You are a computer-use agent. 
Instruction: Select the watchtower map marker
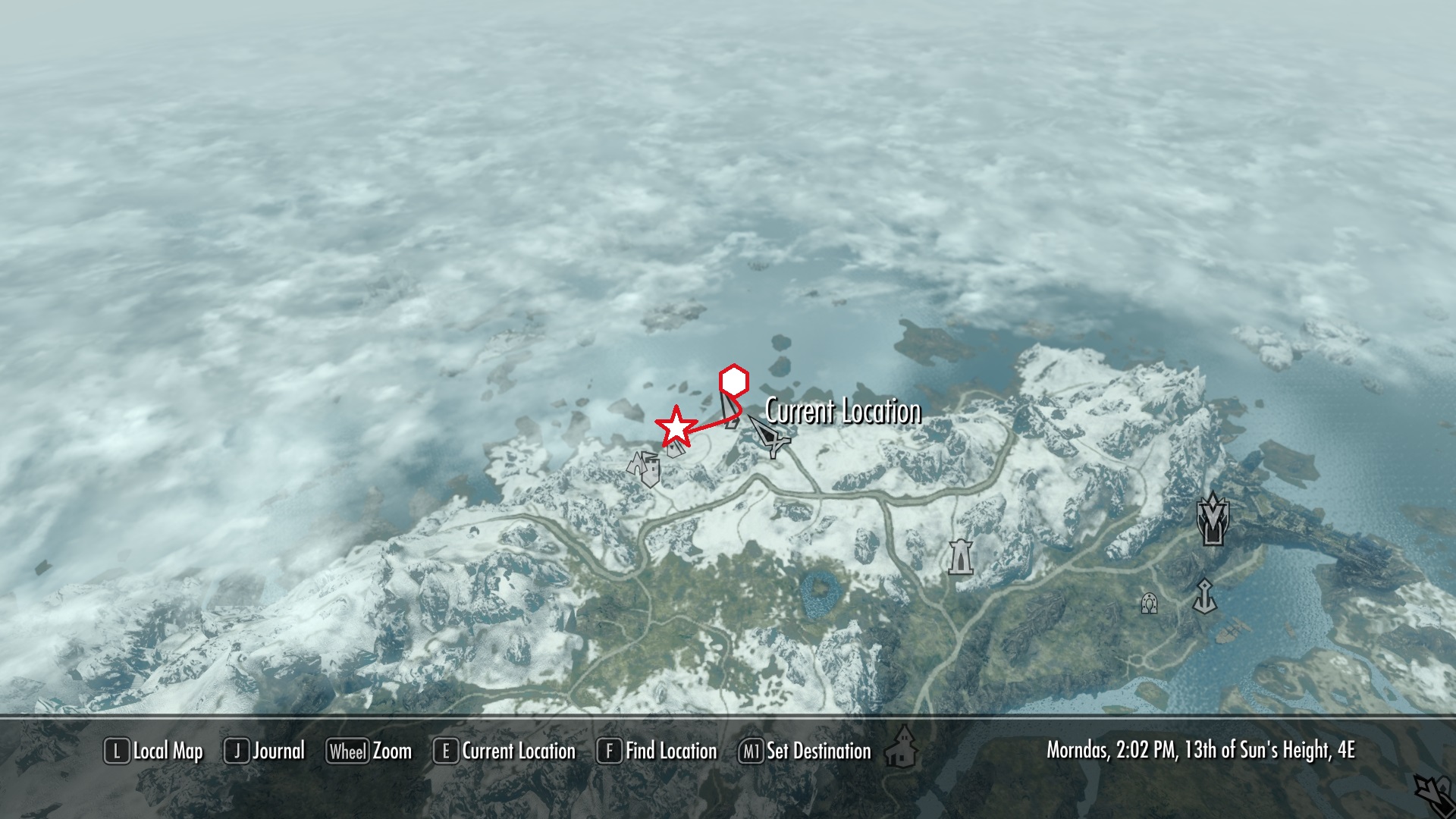pyautogui.click(x=960, y=556)
